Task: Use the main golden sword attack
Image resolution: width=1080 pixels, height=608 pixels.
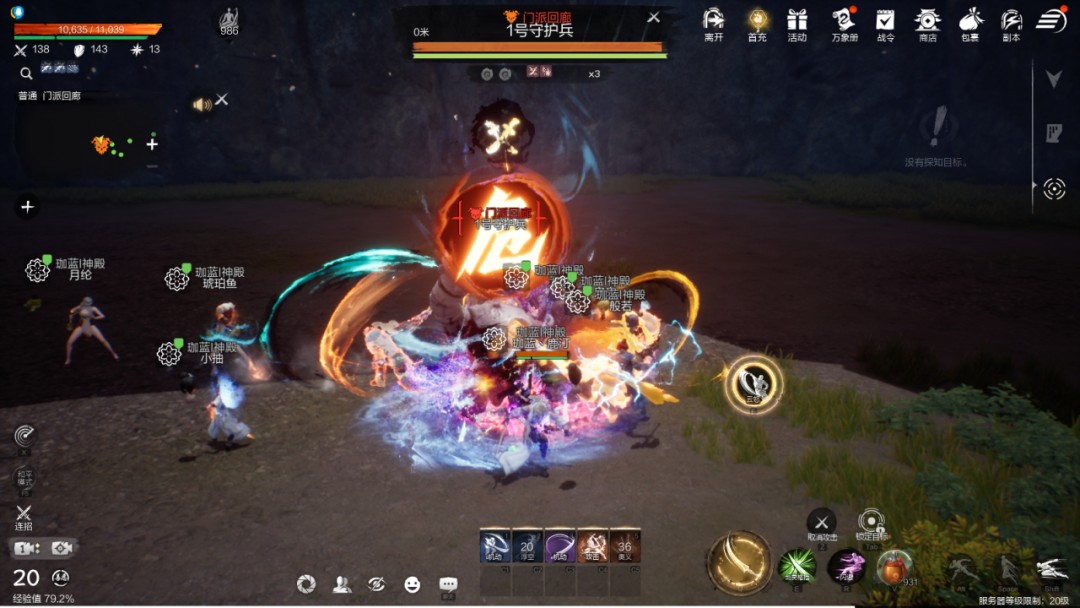Action: click(x=739, y=561)
